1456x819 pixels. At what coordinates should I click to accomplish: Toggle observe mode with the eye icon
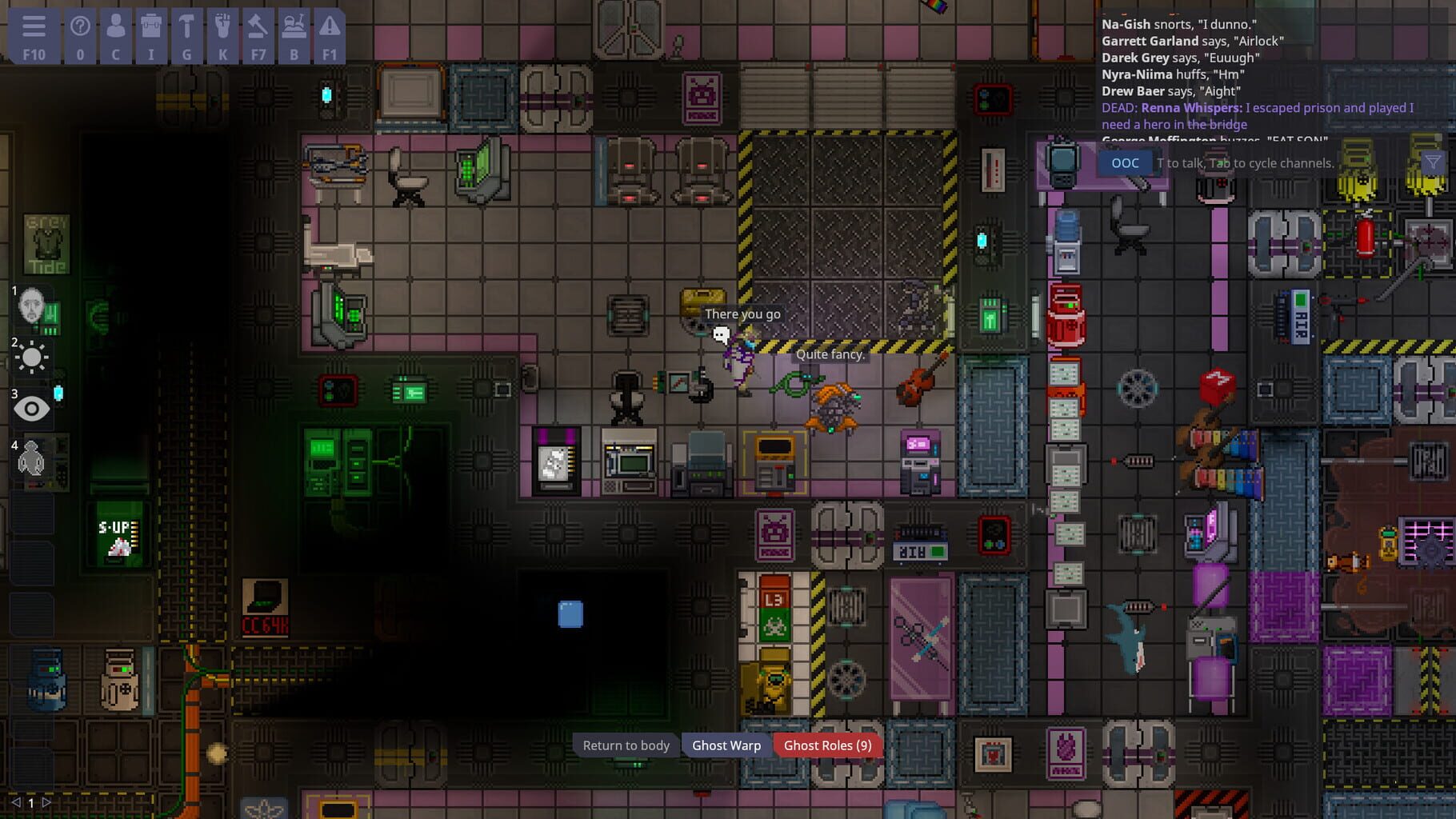[x=32, y=409]
